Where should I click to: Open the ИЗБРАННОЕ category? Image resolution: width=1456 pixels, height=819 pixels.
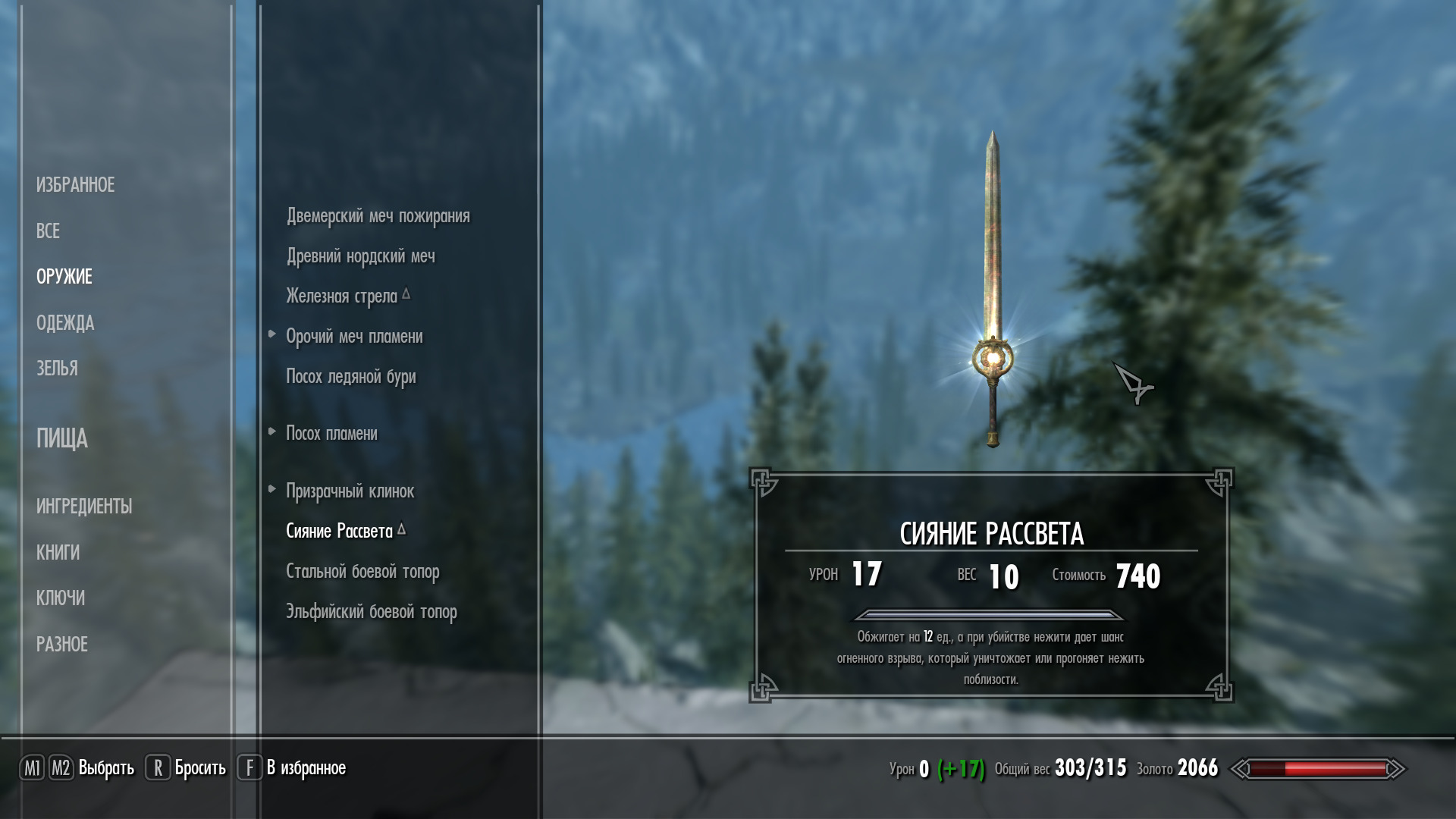75,185
